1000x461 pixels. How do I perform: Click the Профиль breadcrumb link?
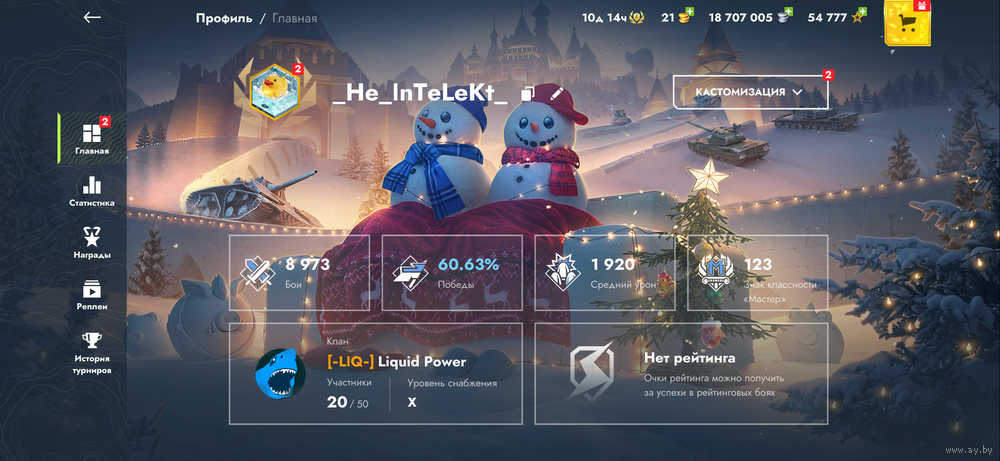(x=223, y=18)
